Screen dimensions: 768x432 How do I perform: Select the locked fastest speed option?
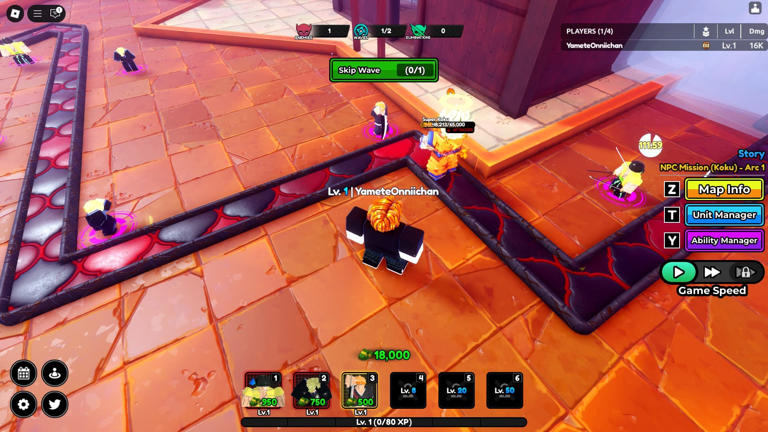coord(745,272)
